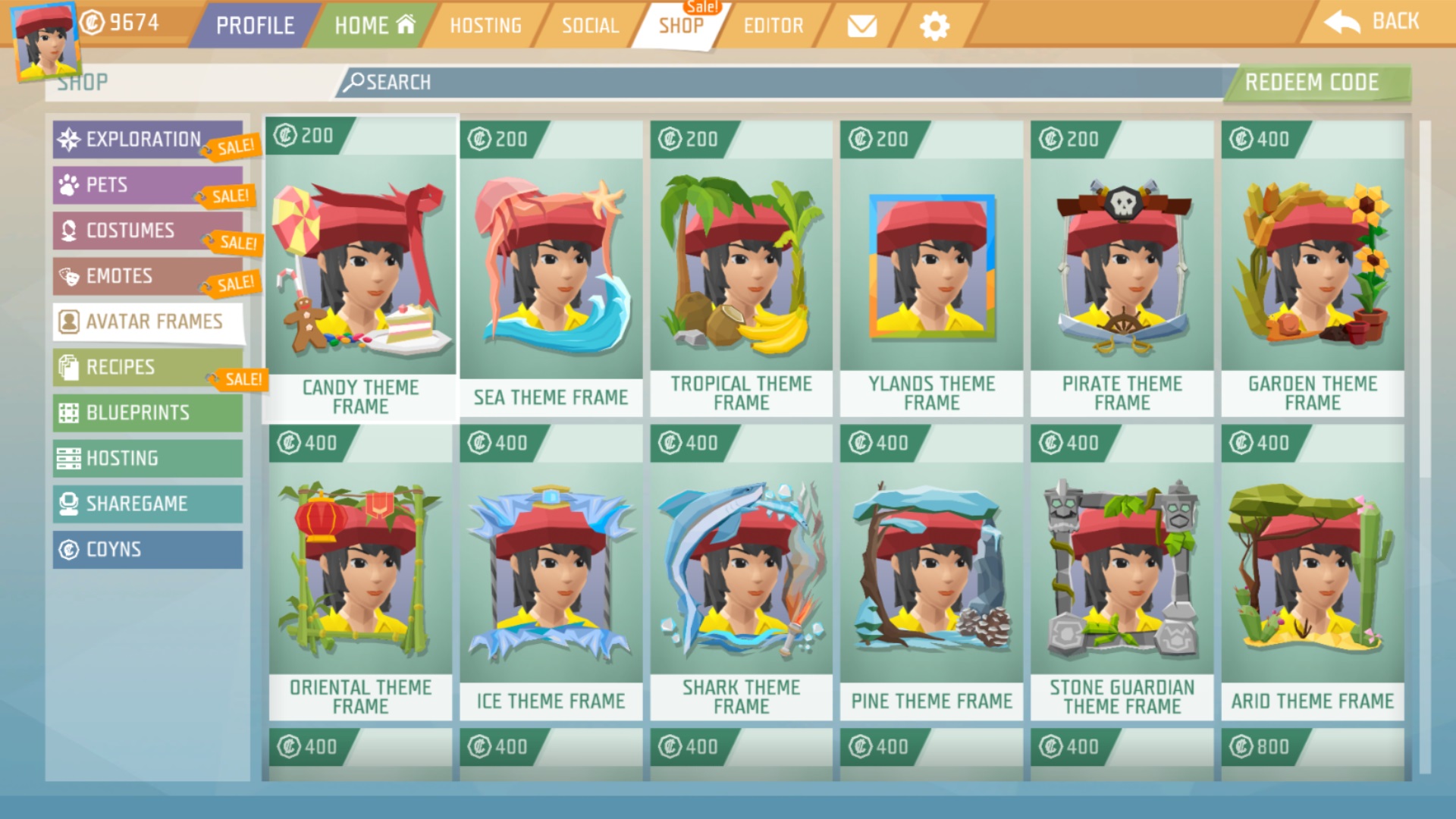Open the mail envelope icon
This screenshot has width=1456, height=819.
(x=861, y=27)
